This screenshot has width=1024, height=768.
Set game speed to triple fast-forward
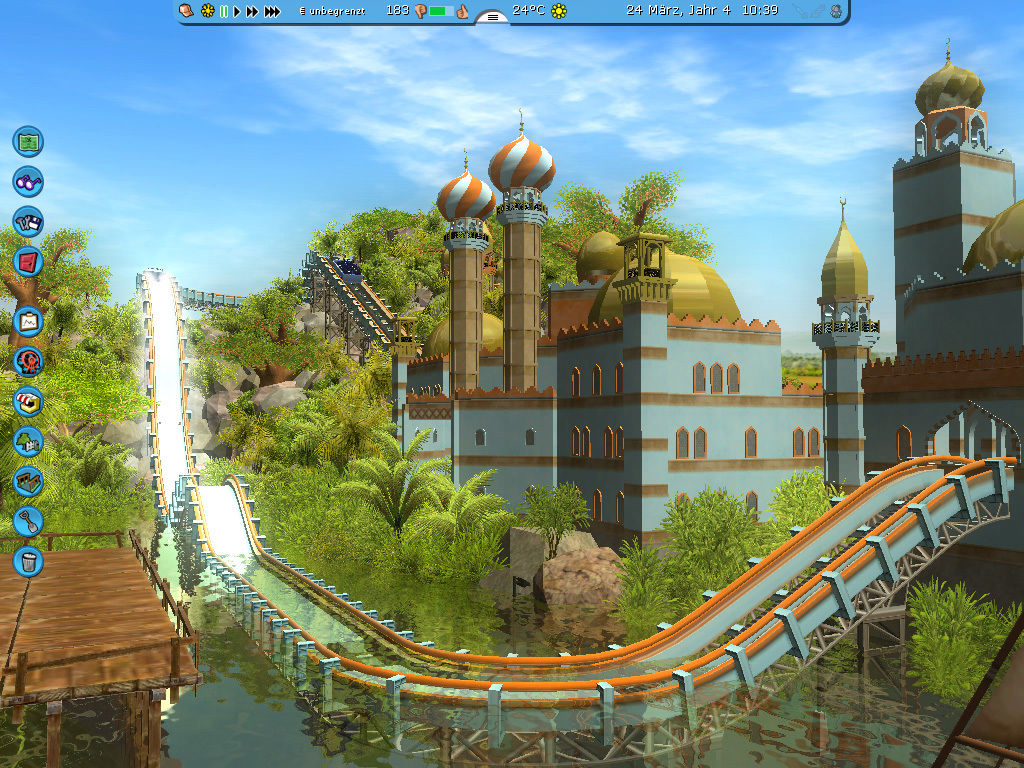(272, 11)
